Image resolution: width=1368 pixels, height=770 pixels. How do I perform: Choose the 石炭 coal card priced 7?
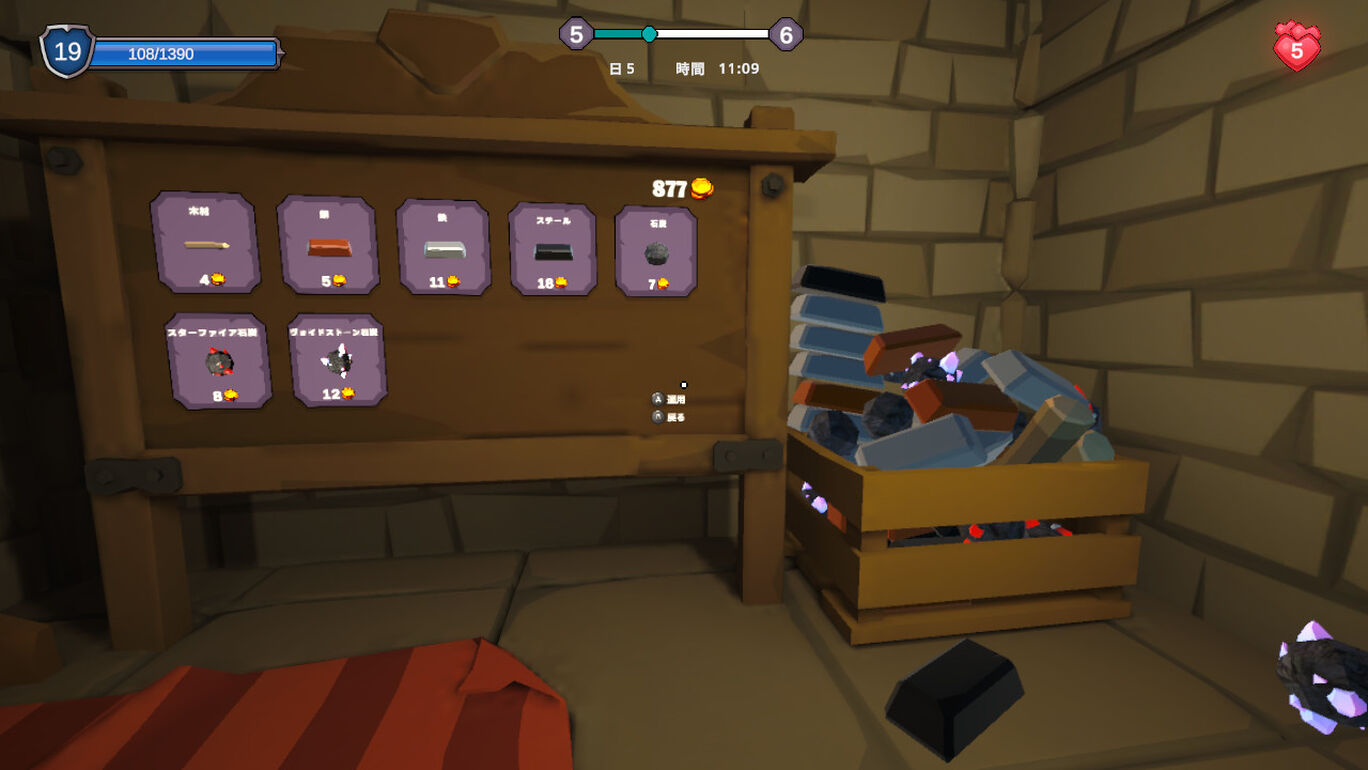click(x=656, y=252)
